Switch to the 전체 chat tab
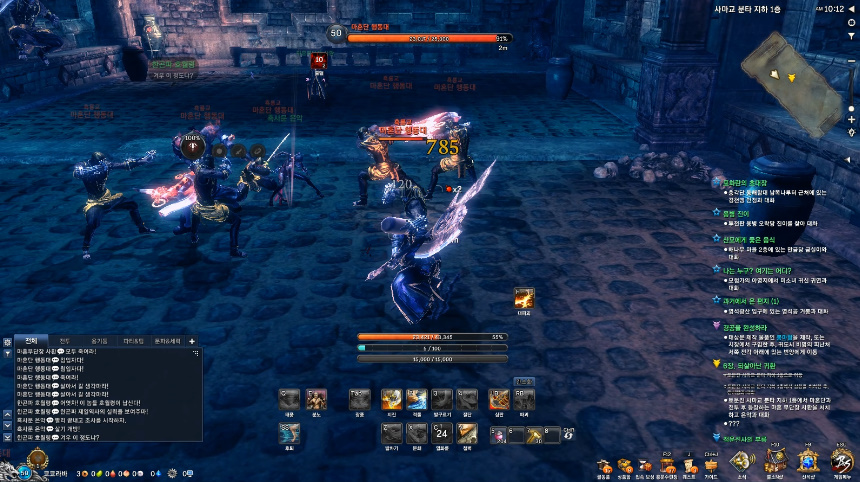The width and height of the screenshot is (860, 482). [x=30, y=341]
